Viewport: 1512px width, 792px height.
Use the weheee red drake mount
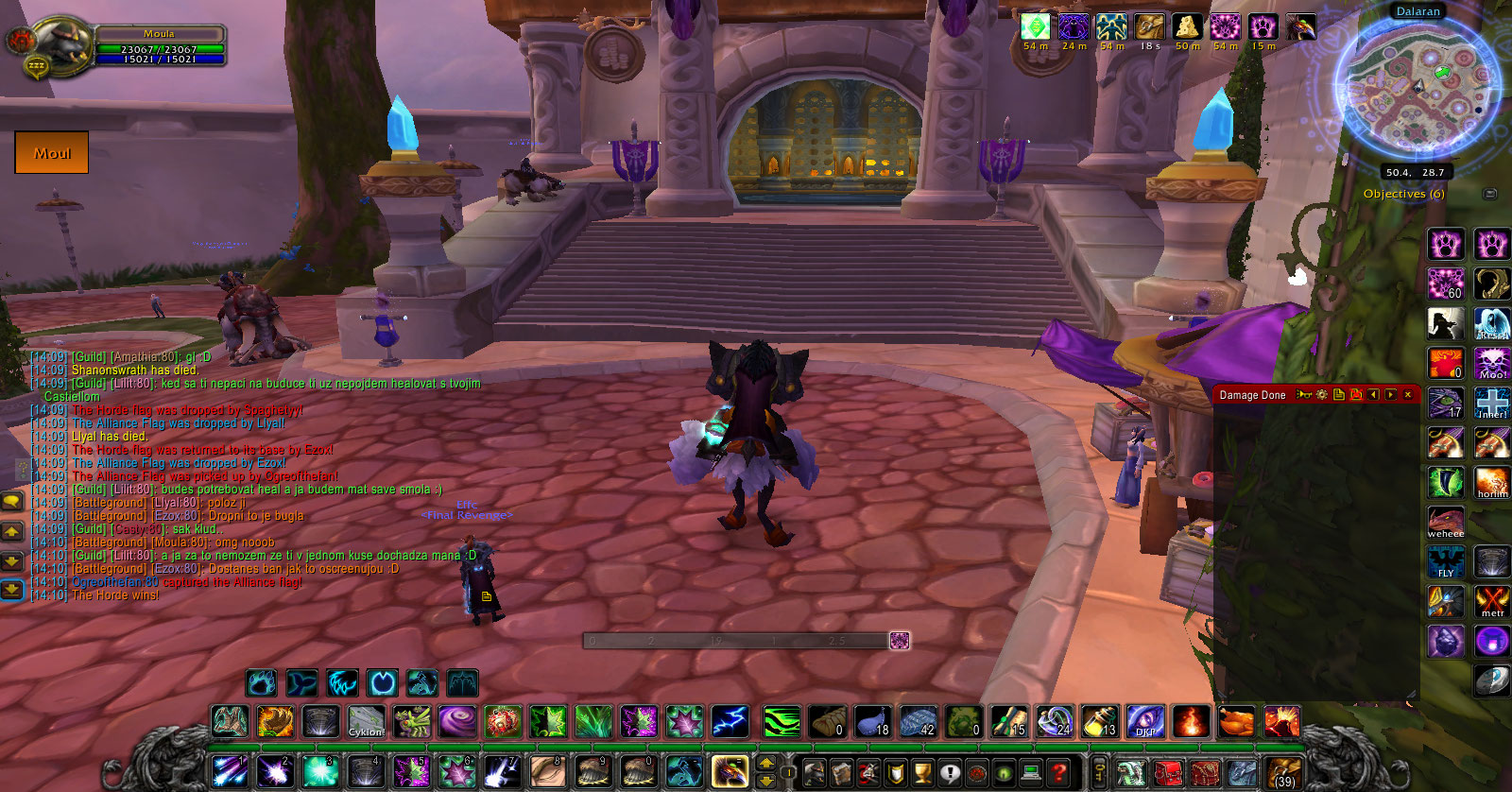click(1446, 522)
